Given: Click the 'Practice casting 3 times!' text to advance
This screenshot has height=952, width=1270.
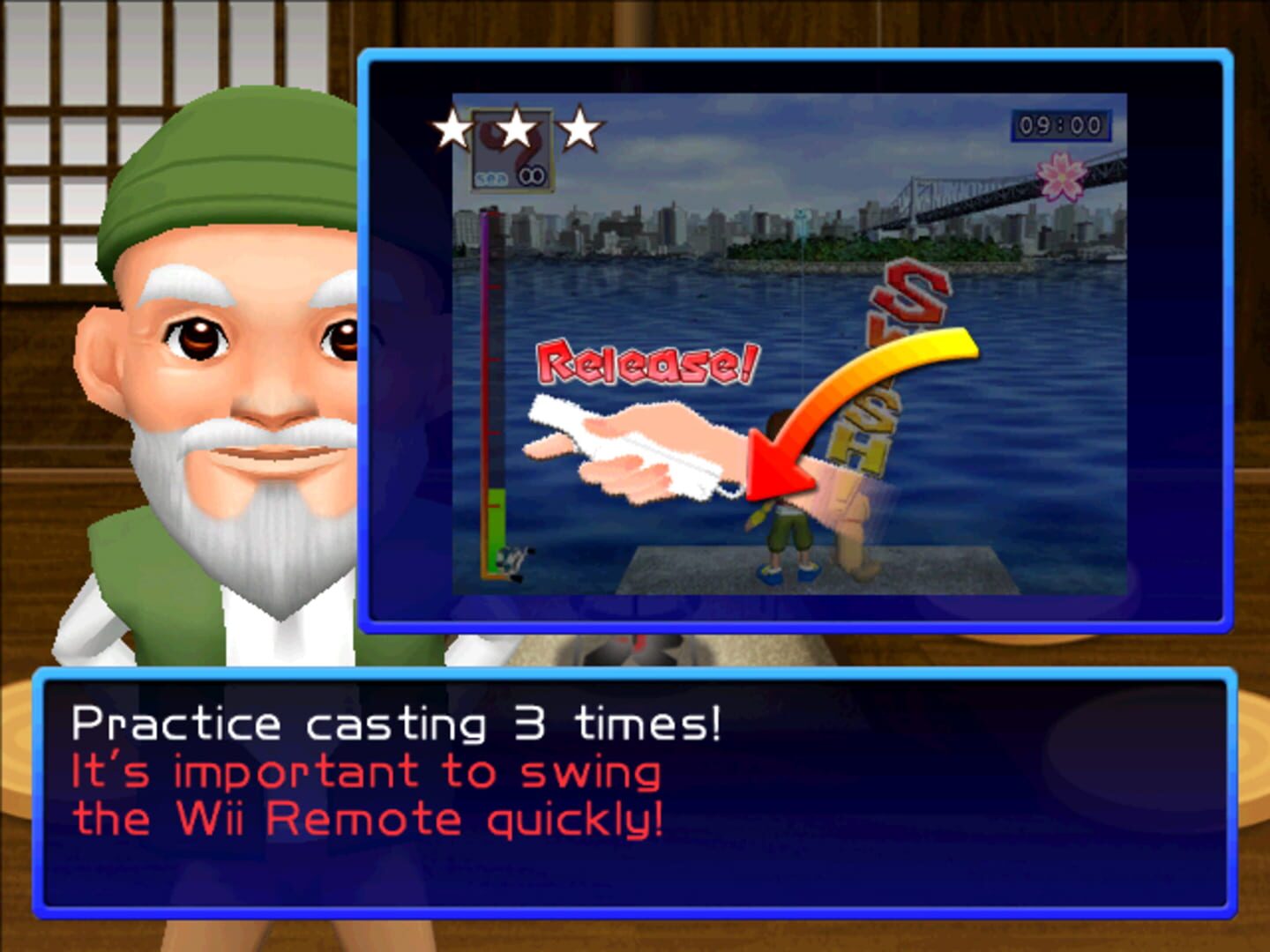Looking at the screenshot, I should [x=397, y=723].
